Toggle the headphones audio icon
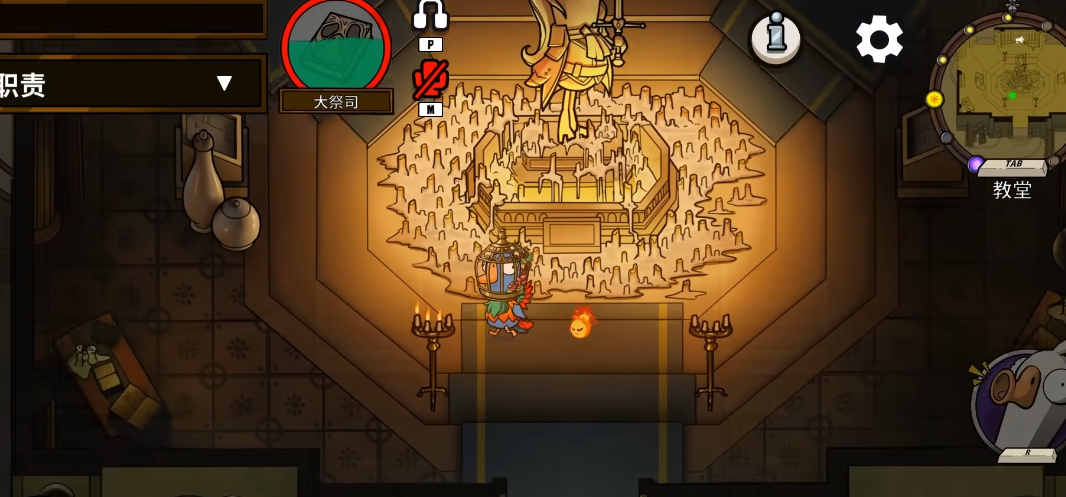This screenshot has width=1066, height=497. pyautogui.click(x=430, y=15)
